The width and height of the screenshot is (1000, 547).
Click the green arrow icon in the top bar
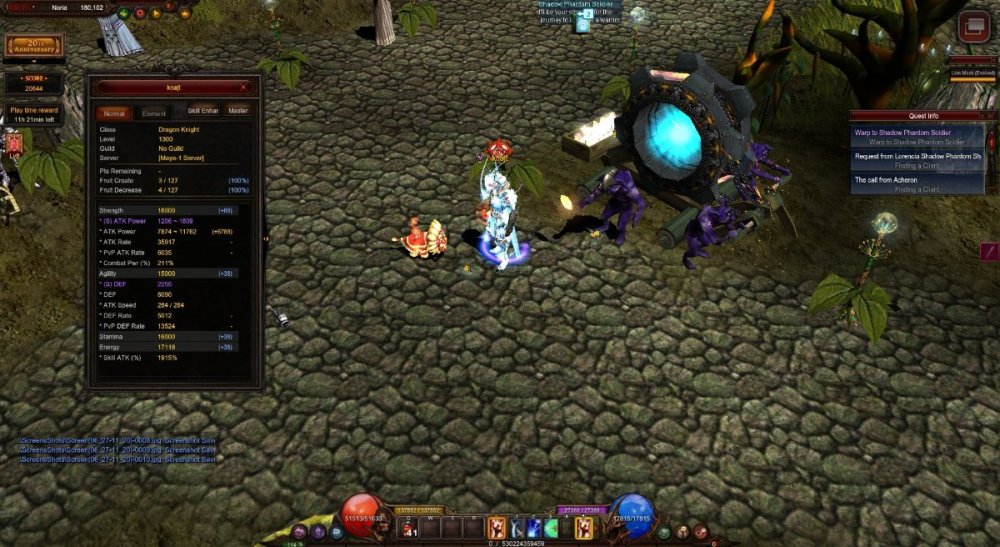pos(122,14)
